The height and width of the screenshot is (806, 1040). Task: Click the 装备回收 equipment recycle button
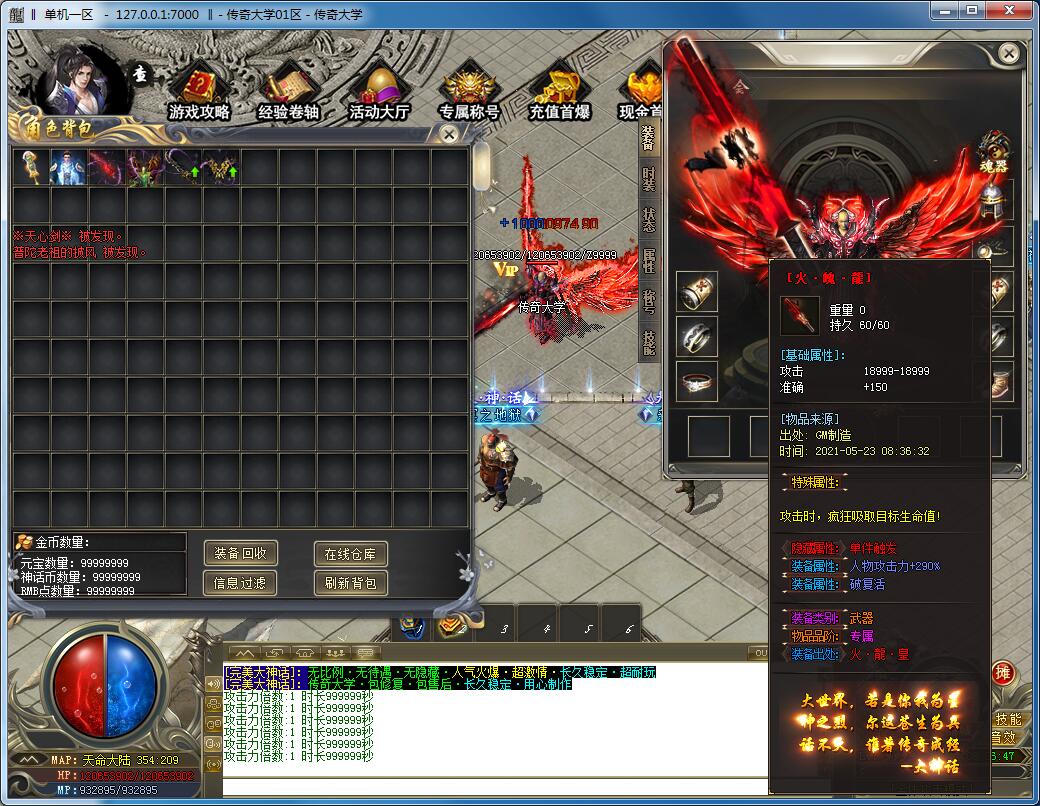tap(240, 553)
